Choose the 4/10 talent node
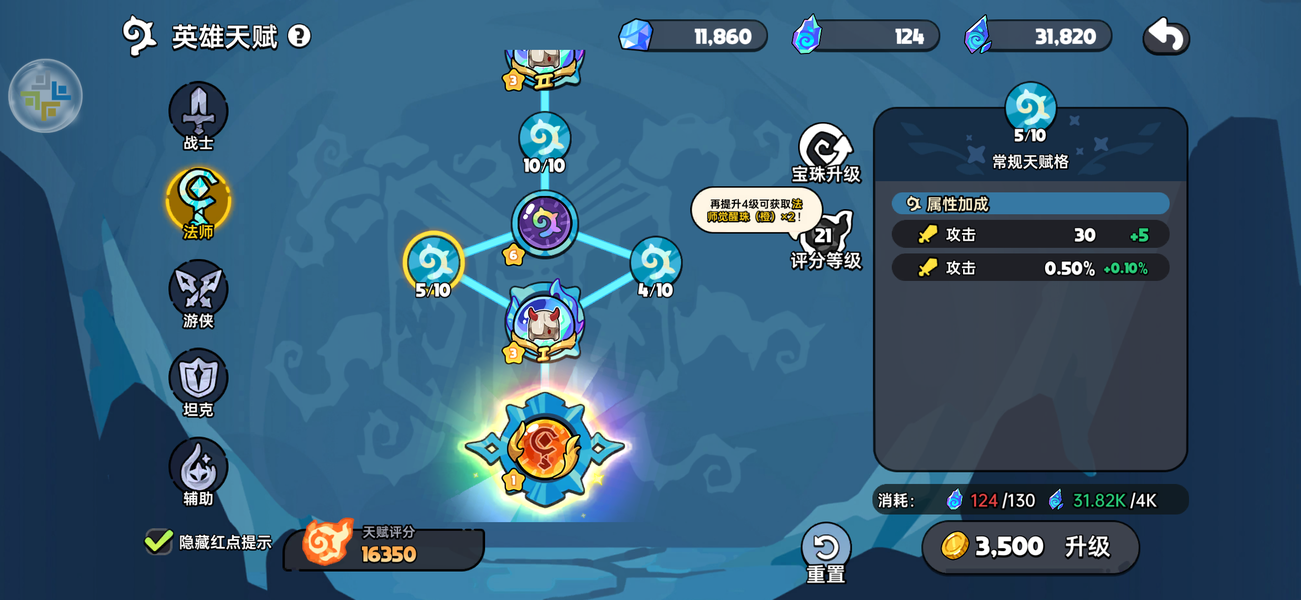 (x=655, y=263)
